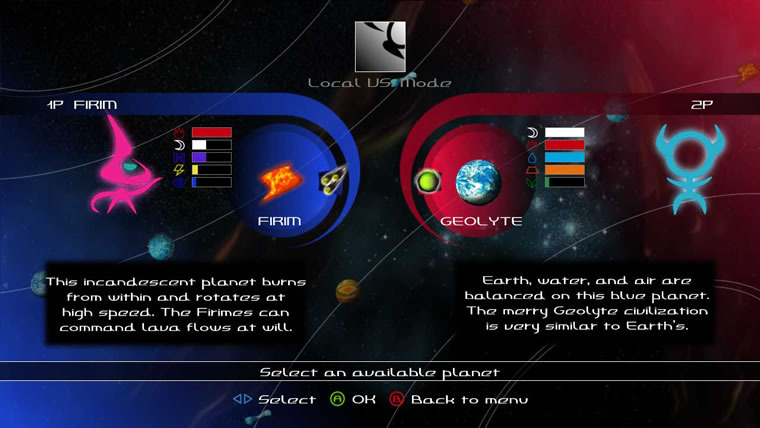The image size is (760, 428).
Task: Pick the small green planet beside Geolyte
Action: click(x=428, y=182)
